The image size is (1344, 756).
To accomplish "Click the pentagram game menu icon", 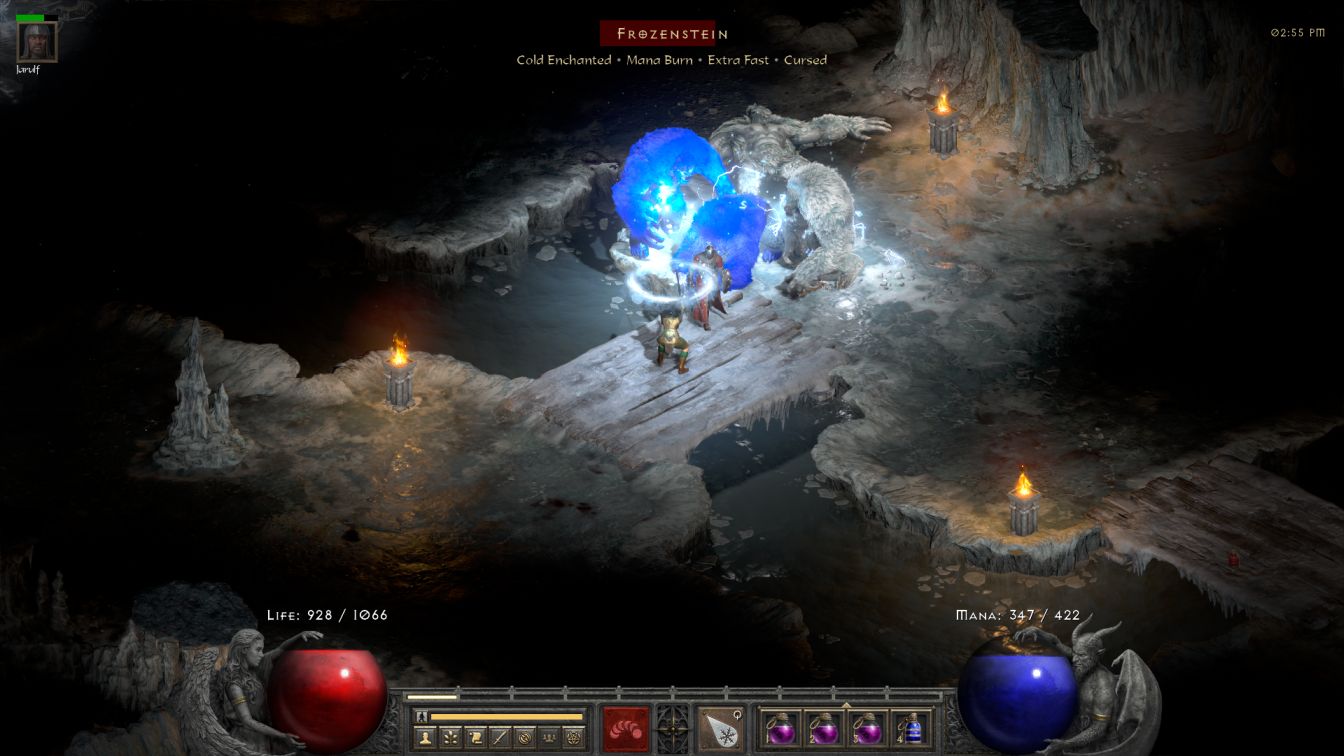I will [573, 738].
